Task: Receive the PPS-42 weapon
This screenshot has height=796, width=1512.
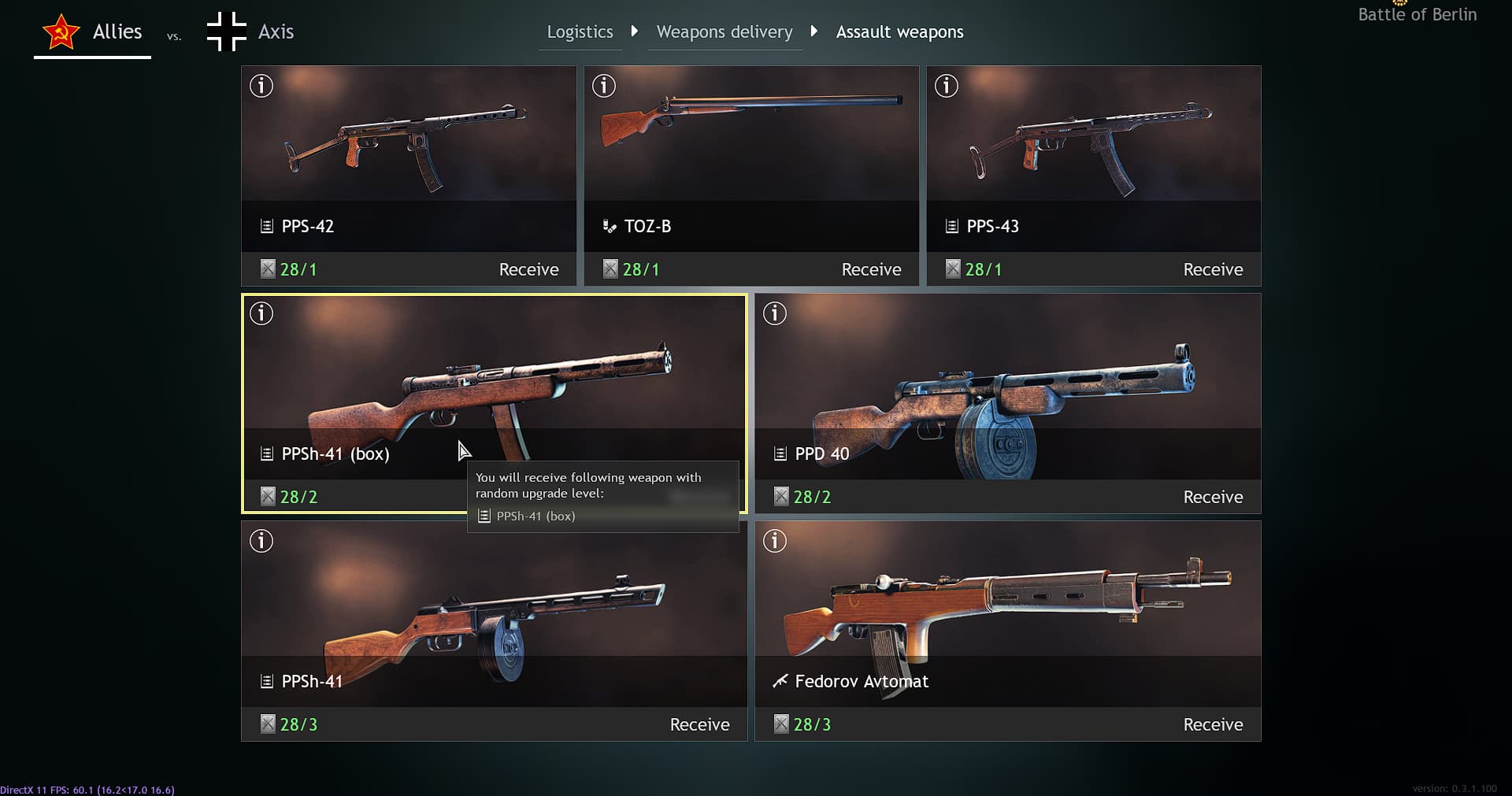Action: pos(528,269)
